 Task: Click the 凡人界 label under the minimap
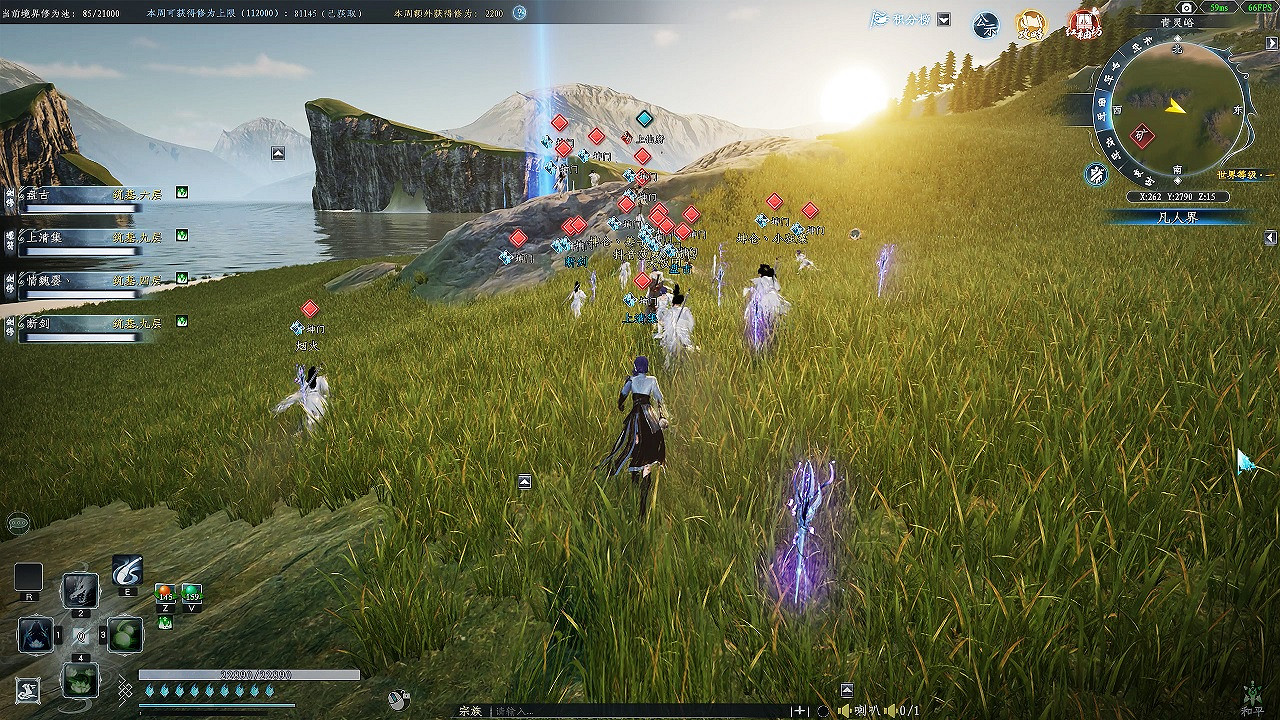point(1180,217)
